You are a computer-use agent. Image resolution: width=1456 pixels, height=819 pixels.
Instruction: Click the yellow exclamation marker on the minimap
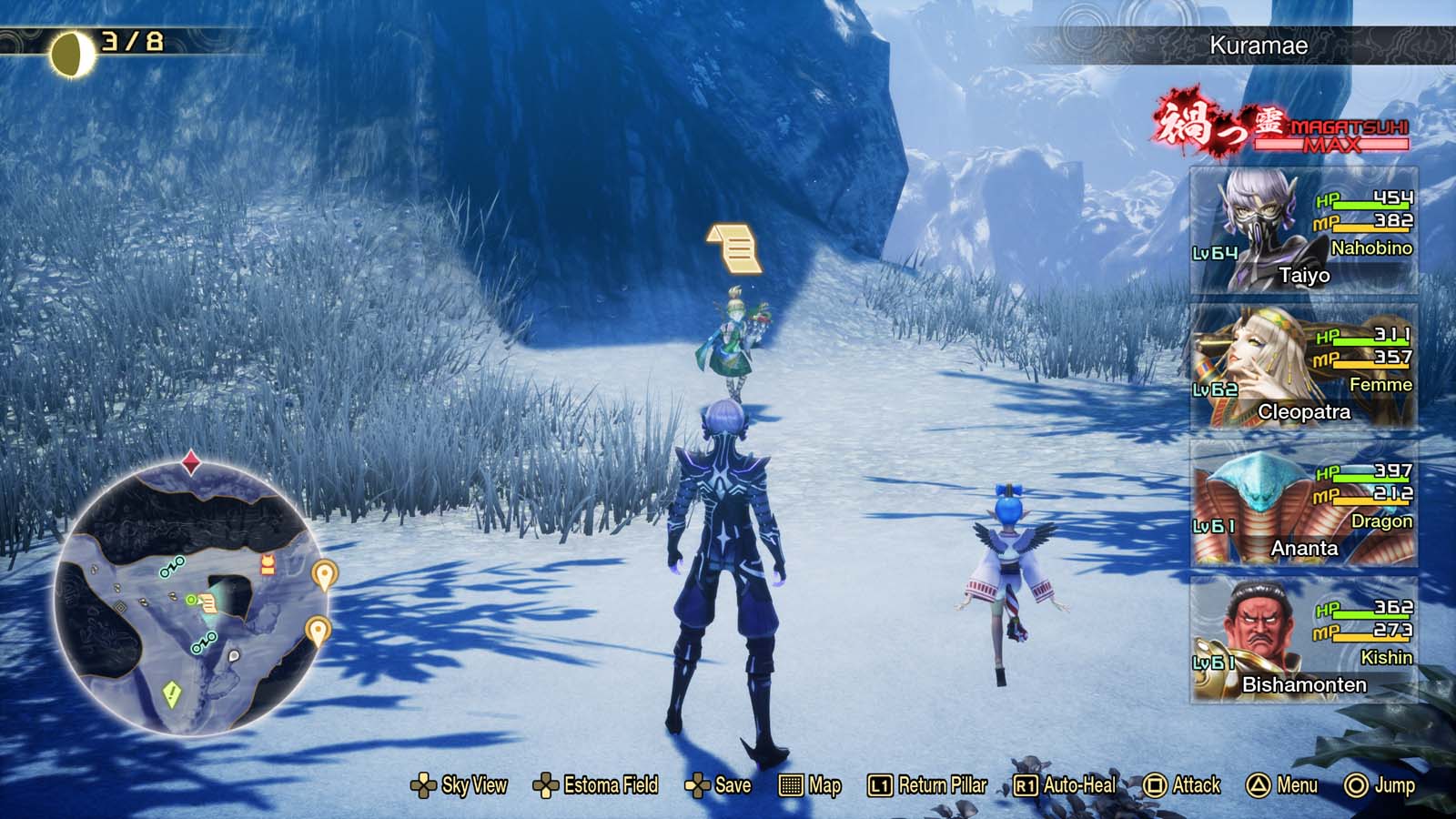pyautogui.click(x=171, y=693)
